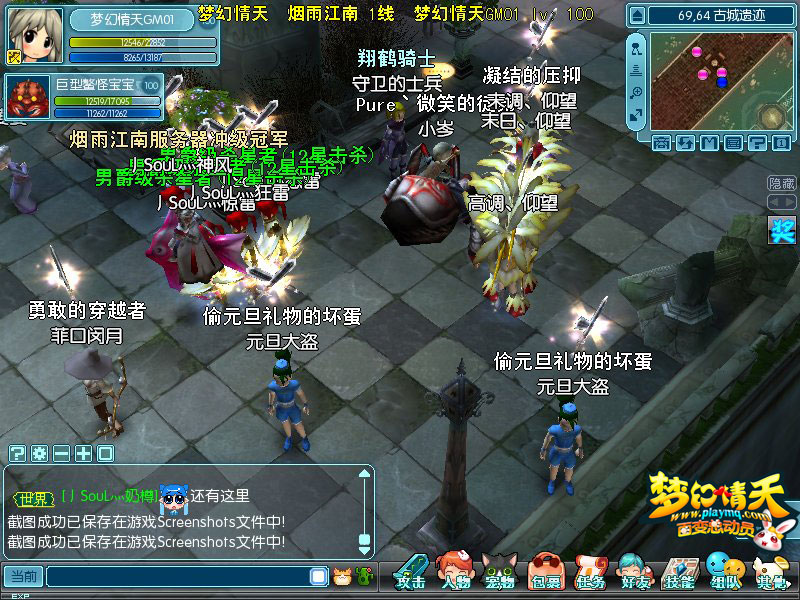Open the 技能 (Skills) panel
The width and height of the screenshot is (800, 600).
[680, 572]
